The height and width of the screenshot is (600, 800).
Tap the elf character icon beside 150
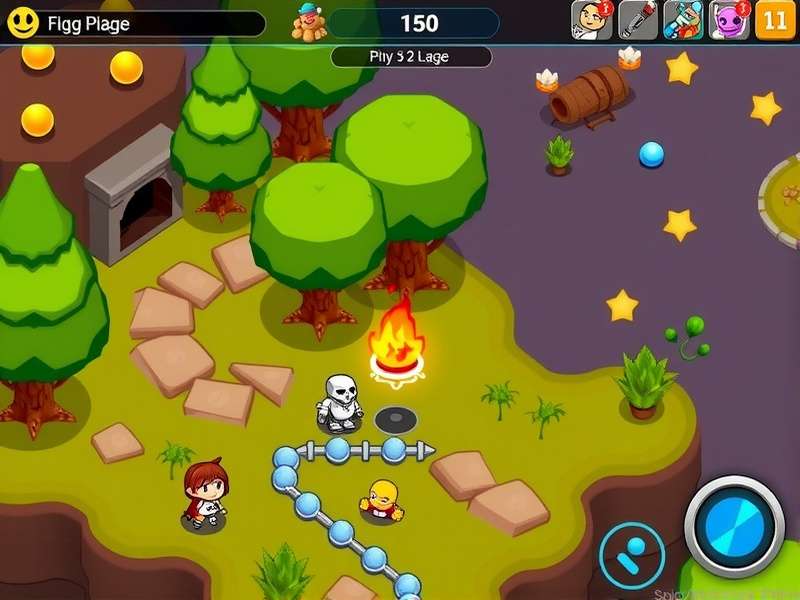coord(309,22)
